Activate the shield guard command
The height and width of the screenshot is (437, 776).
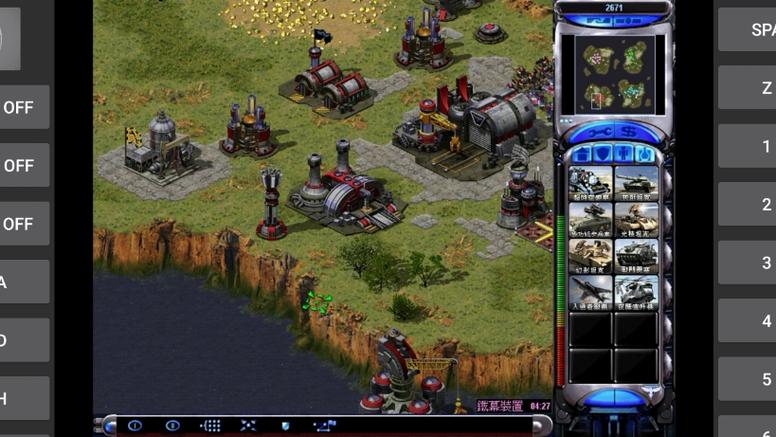pyautogui.click(x=285, y=426)
